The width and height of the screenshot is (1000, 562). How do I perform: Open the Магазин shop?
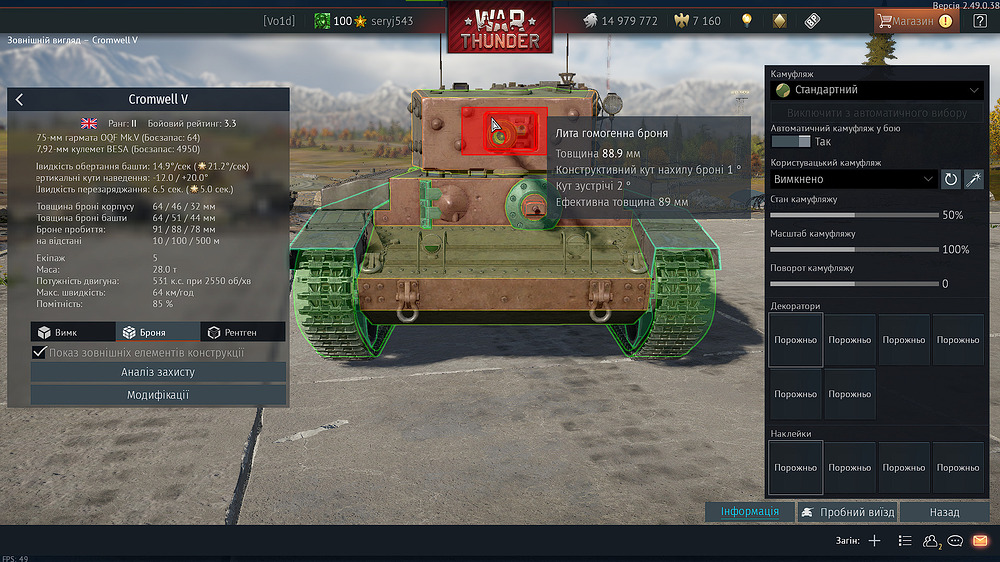[914, 20]
